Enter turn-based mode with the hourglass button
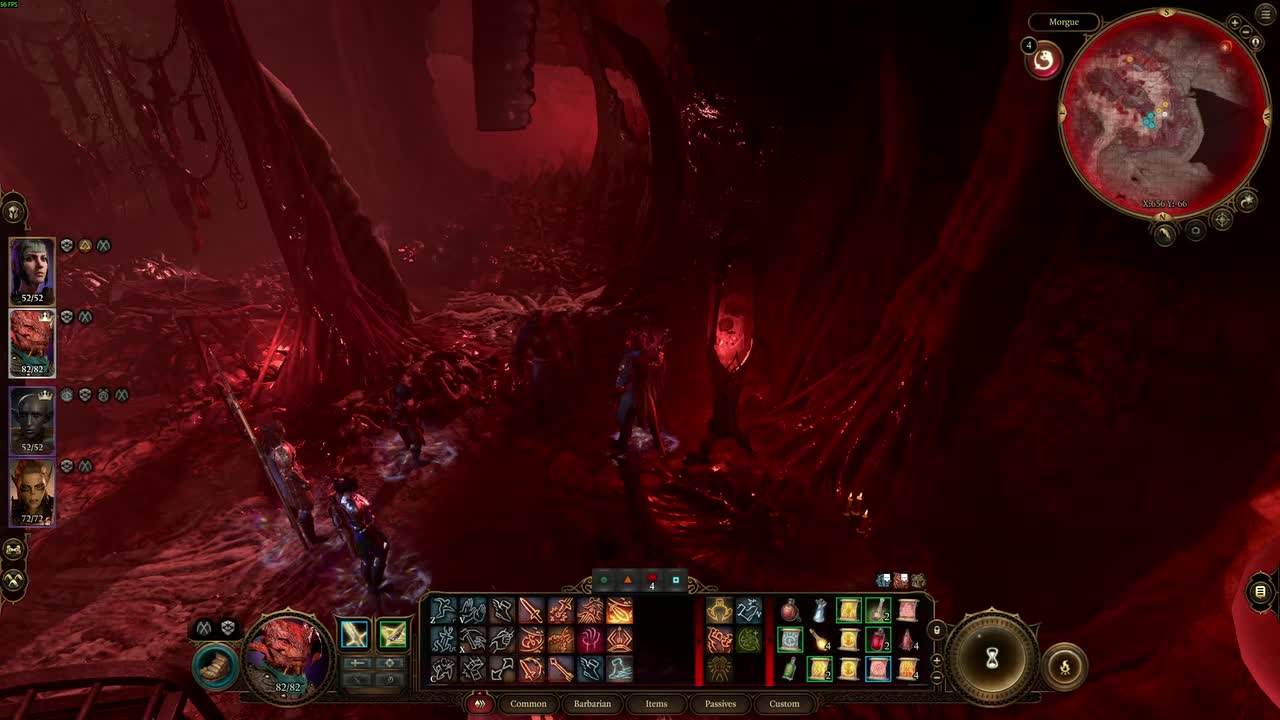 [x=992, y=659]
